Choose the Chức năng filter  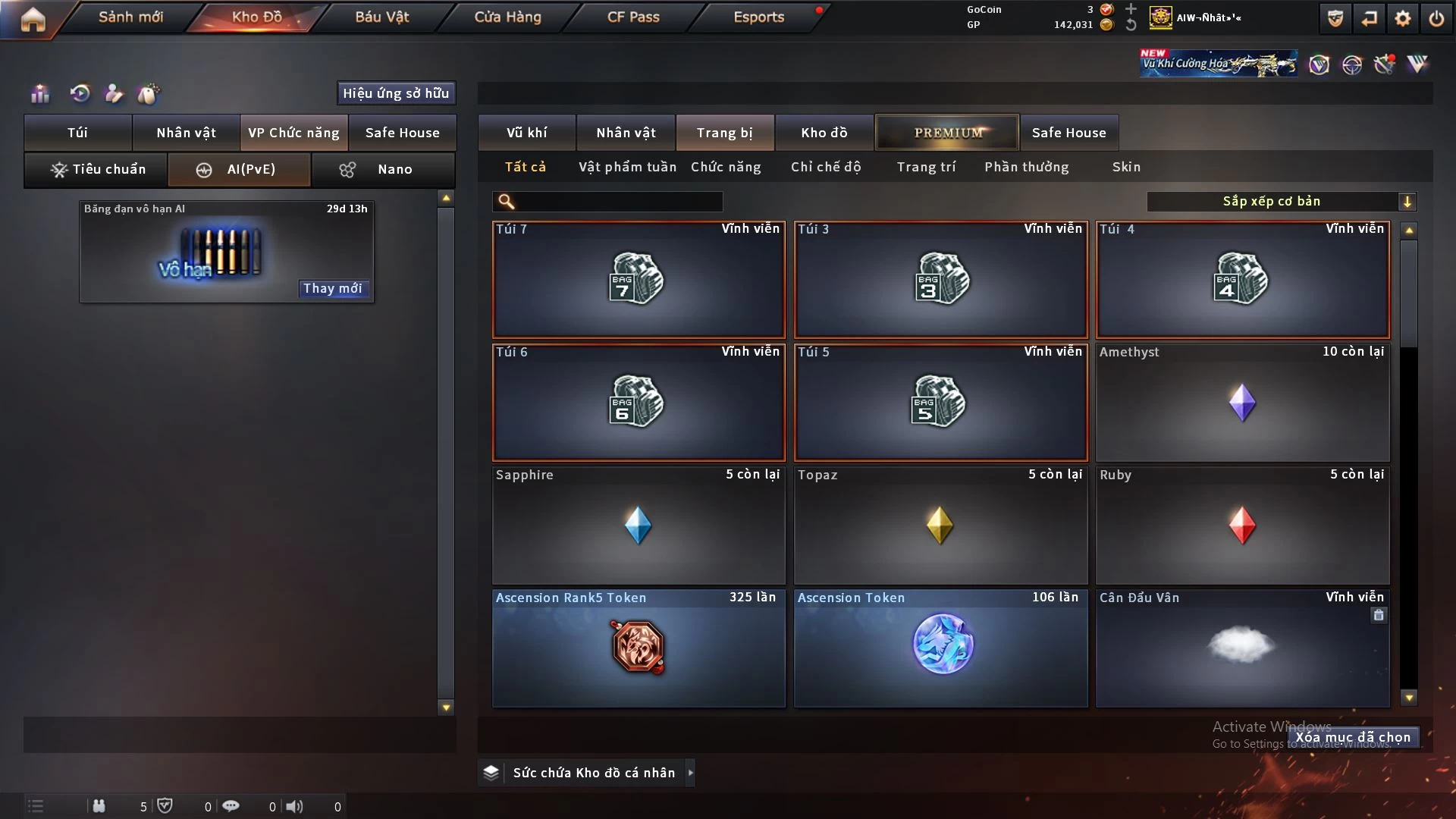tap(726, 167)
